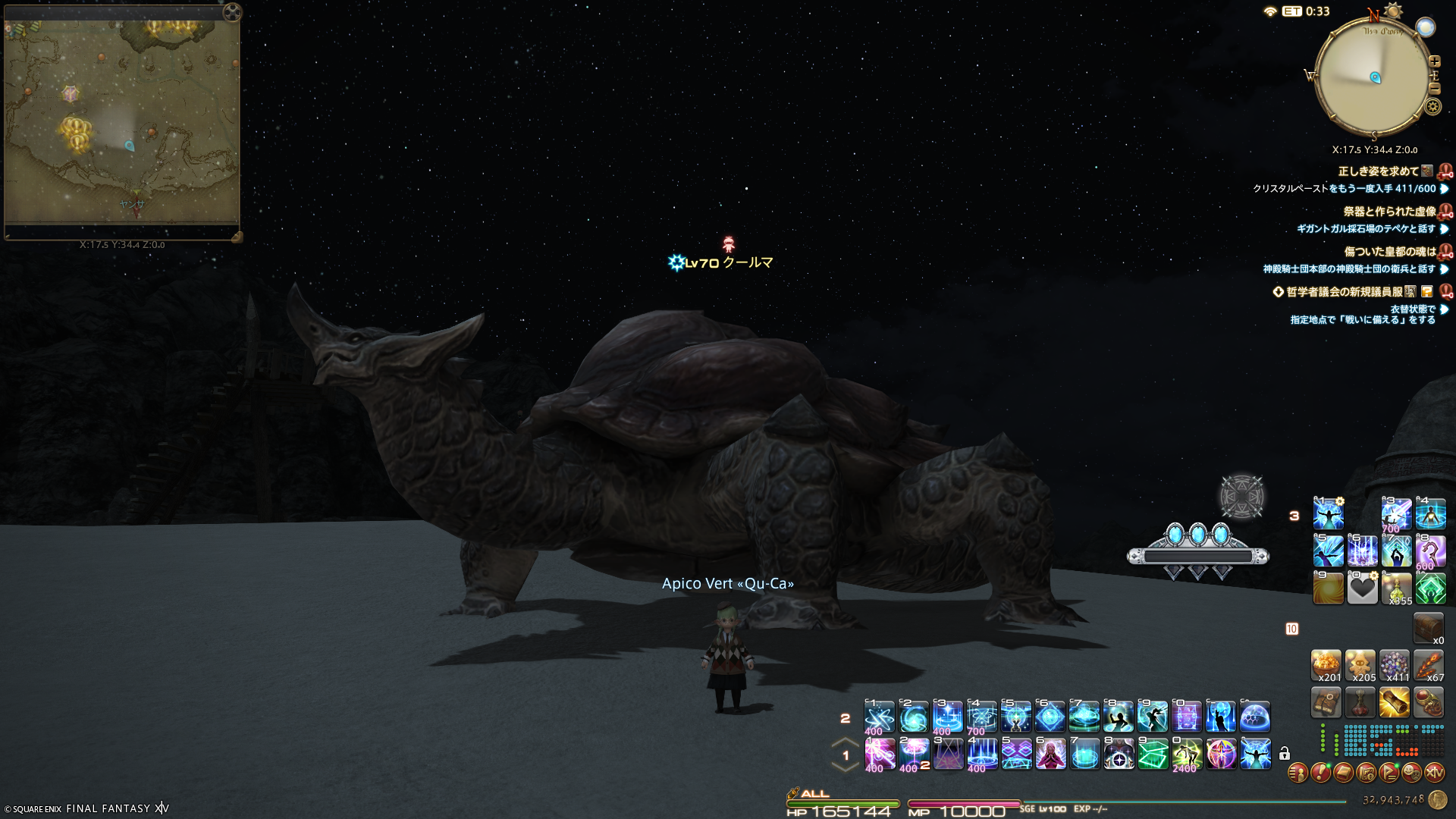Use the black heart icon hotbar slot

click(x=1362, y=588)
